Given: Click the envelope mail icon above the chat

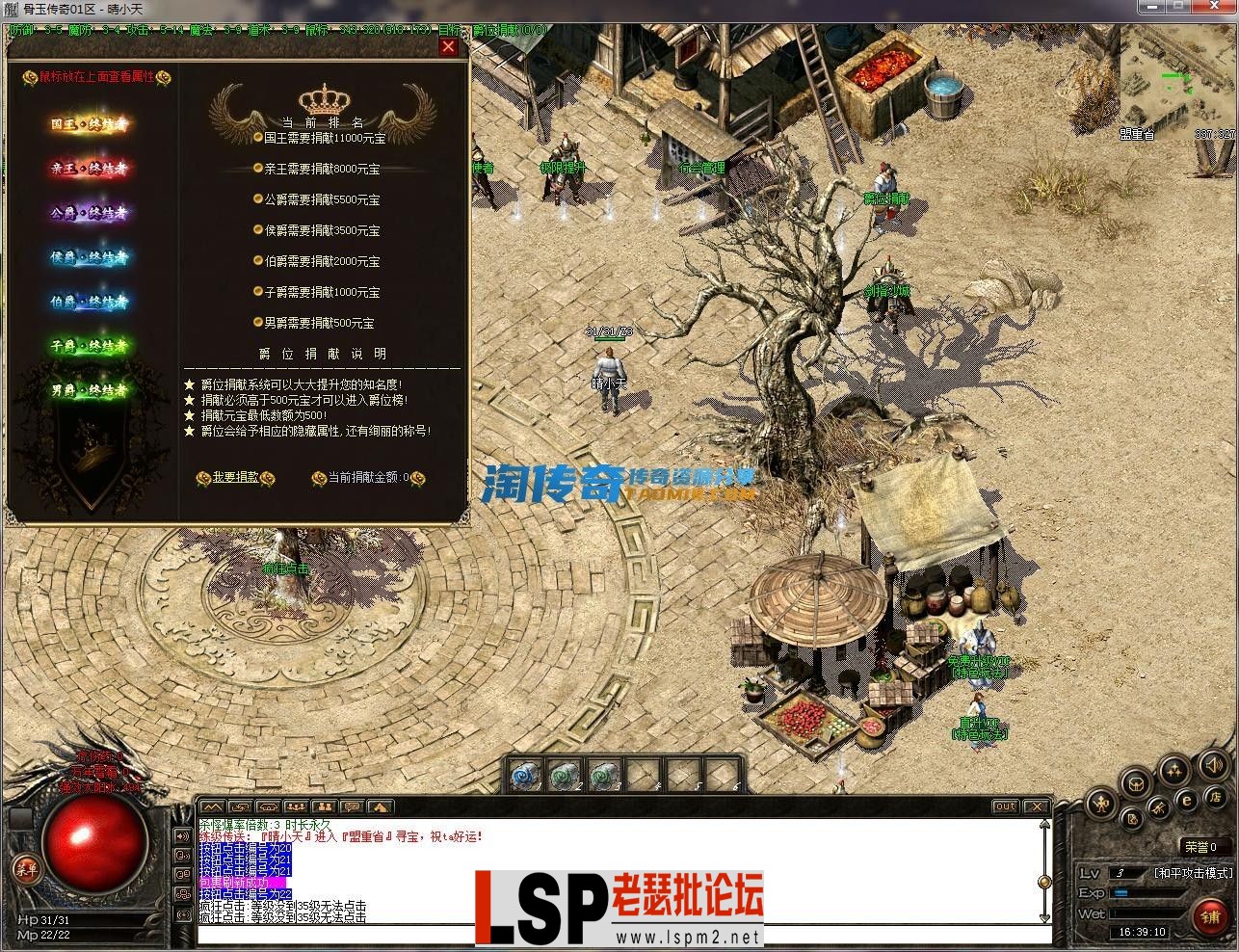Looking at the screenshot, I should (268, 806).
